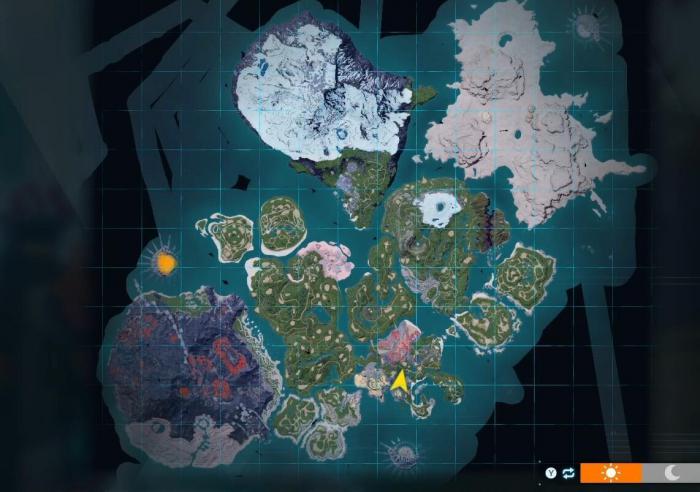Select the glowing orange map marker
Image resolution: width=700 pixels, height=492 pixels.
tap(165, 262)
